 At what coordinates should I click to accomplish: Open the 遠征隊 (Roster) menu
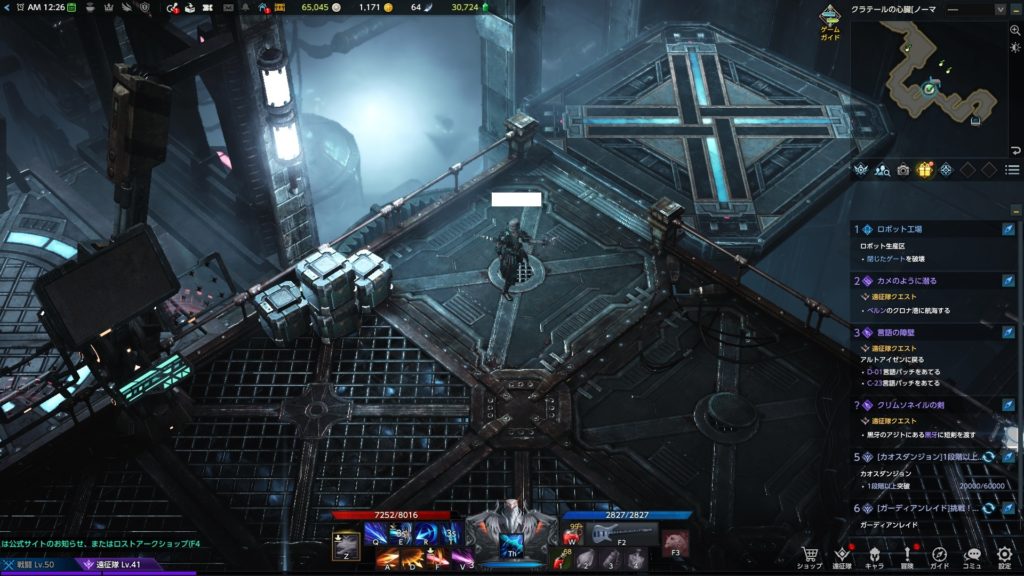click(x=842, y=555)
